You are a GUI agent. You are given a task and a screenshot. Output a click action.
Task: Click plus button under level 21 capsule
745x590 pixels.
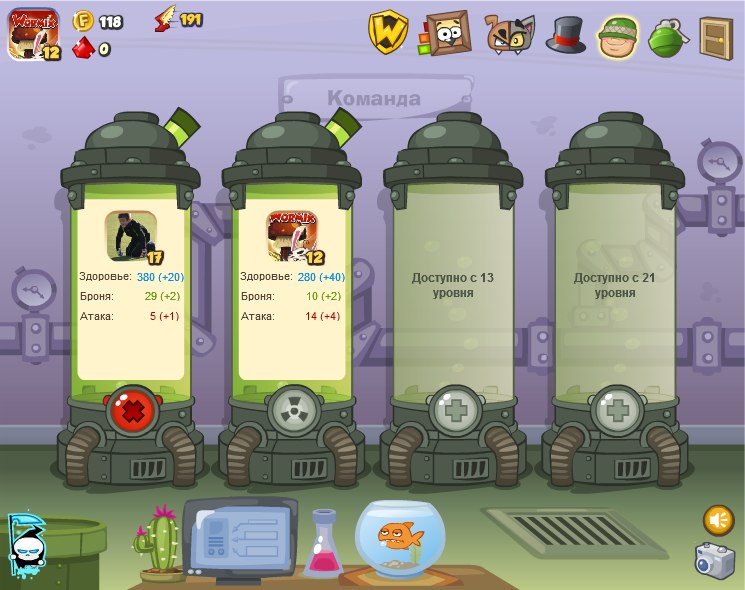click(616, 410)
